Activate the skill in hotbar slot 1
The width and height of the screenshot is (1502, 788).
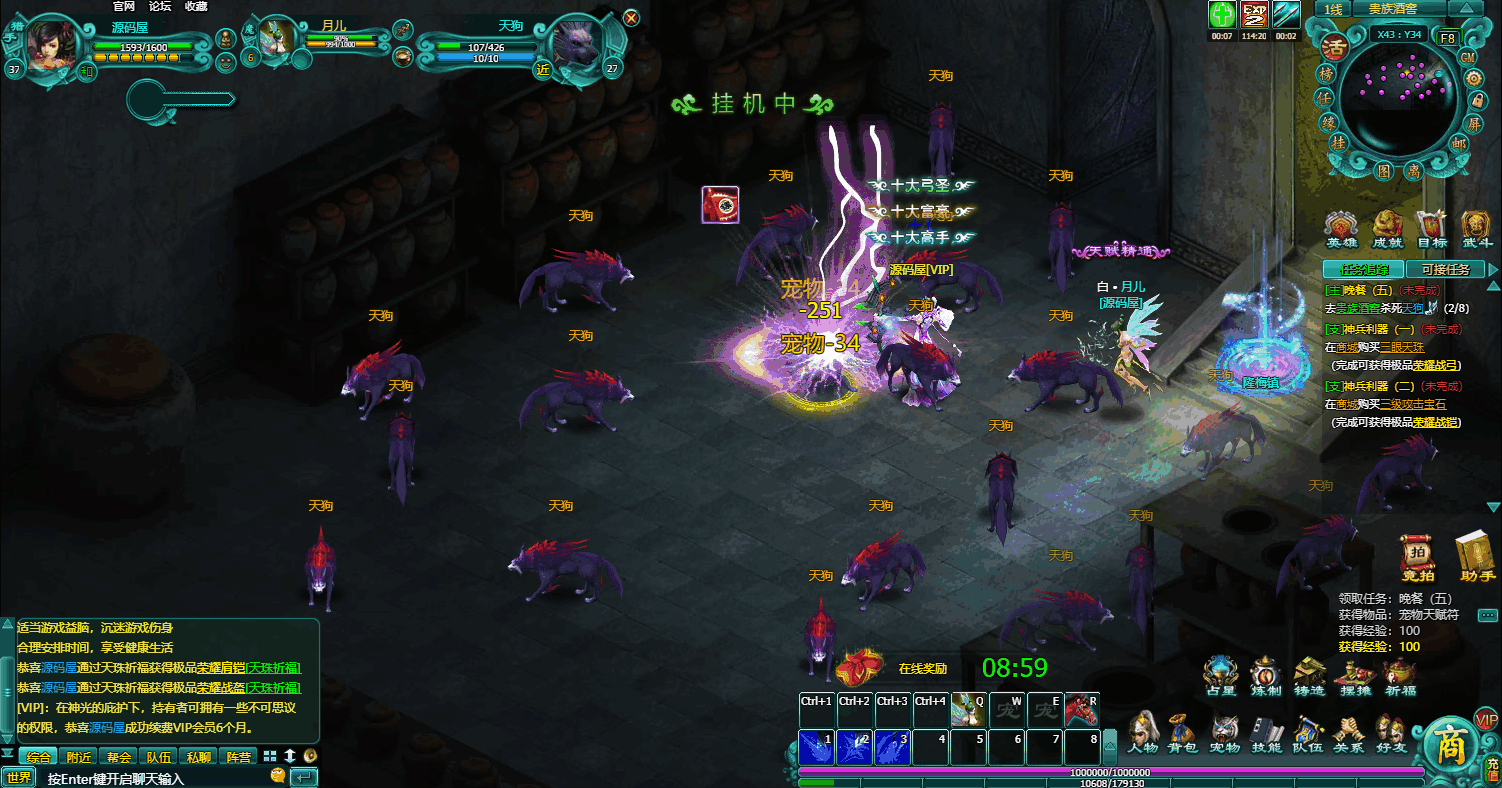click(817, 748)
